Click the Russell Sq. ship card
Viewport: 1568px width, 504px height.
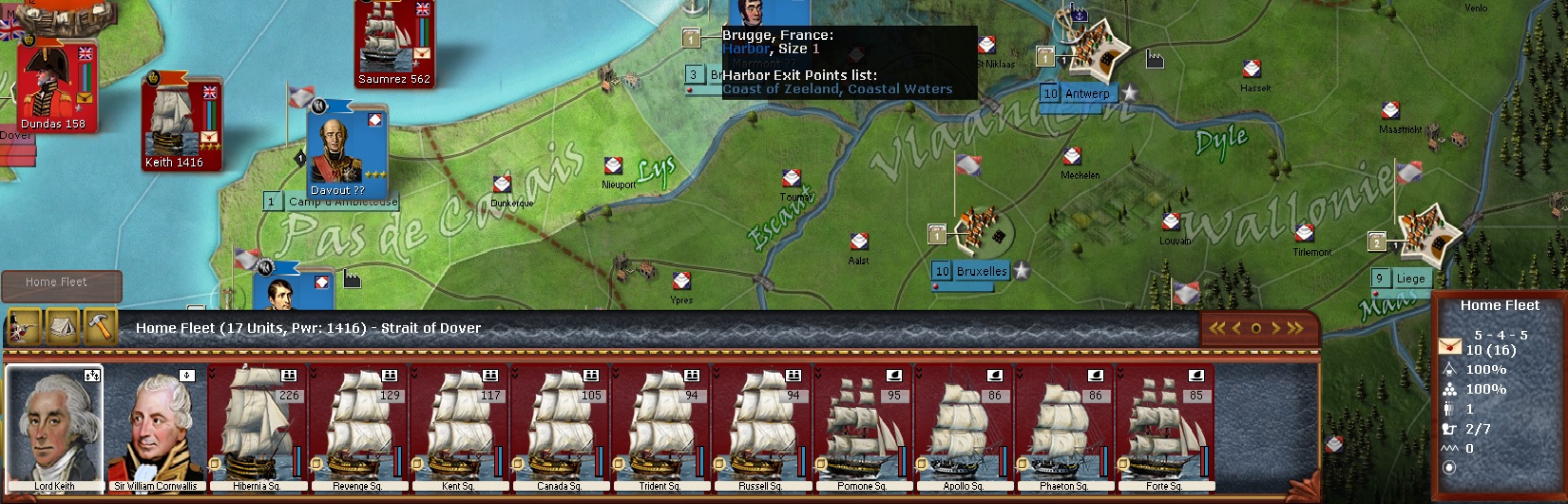760,428
